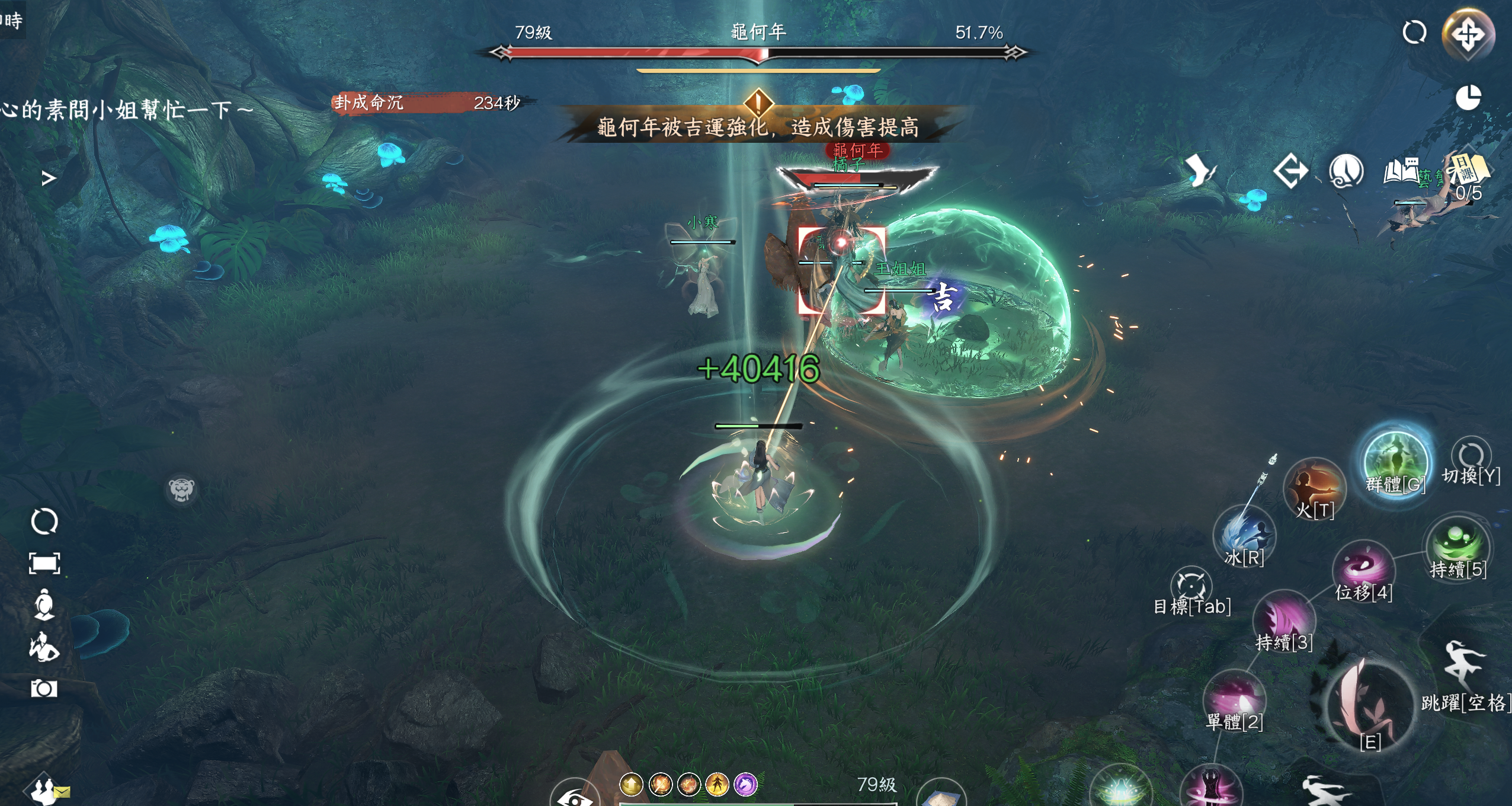Expand the left panel with the arrow

(49, 178)
